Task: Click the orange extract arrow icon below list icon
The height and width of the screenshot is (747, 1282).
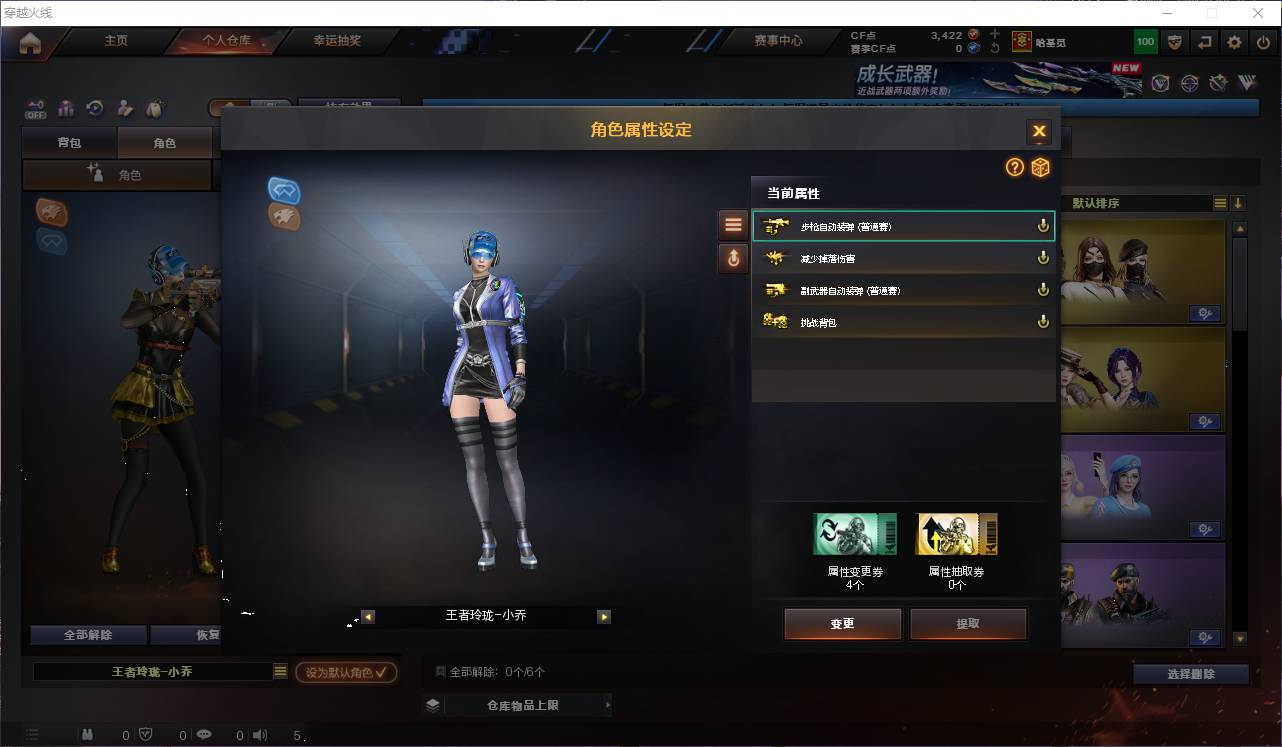Action: [x=733, y=258]
